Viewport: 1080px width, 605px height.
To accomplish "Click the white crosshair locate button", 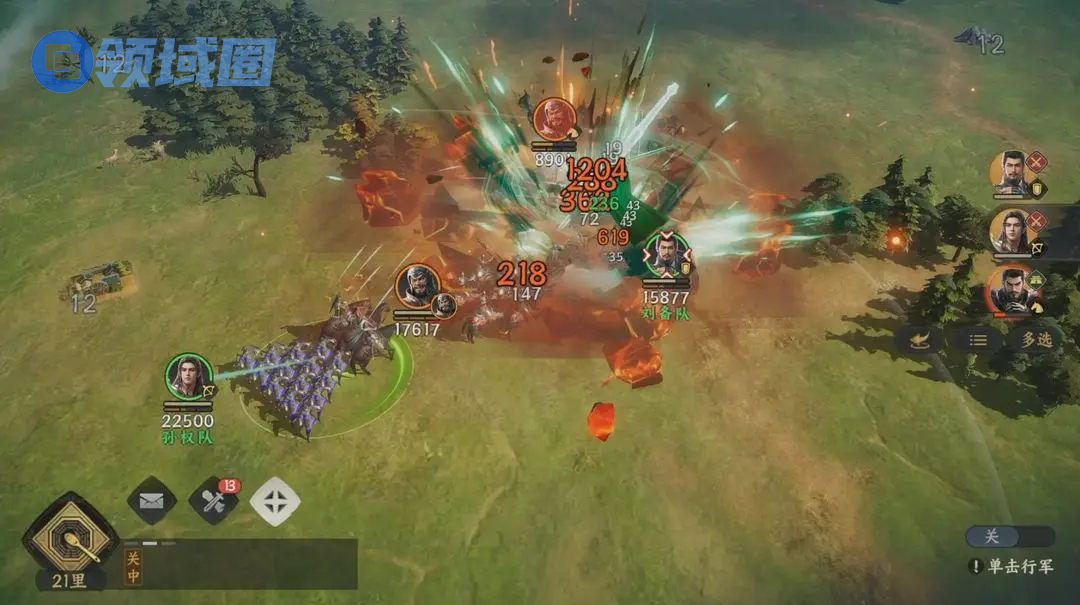I will coord(274,501).
